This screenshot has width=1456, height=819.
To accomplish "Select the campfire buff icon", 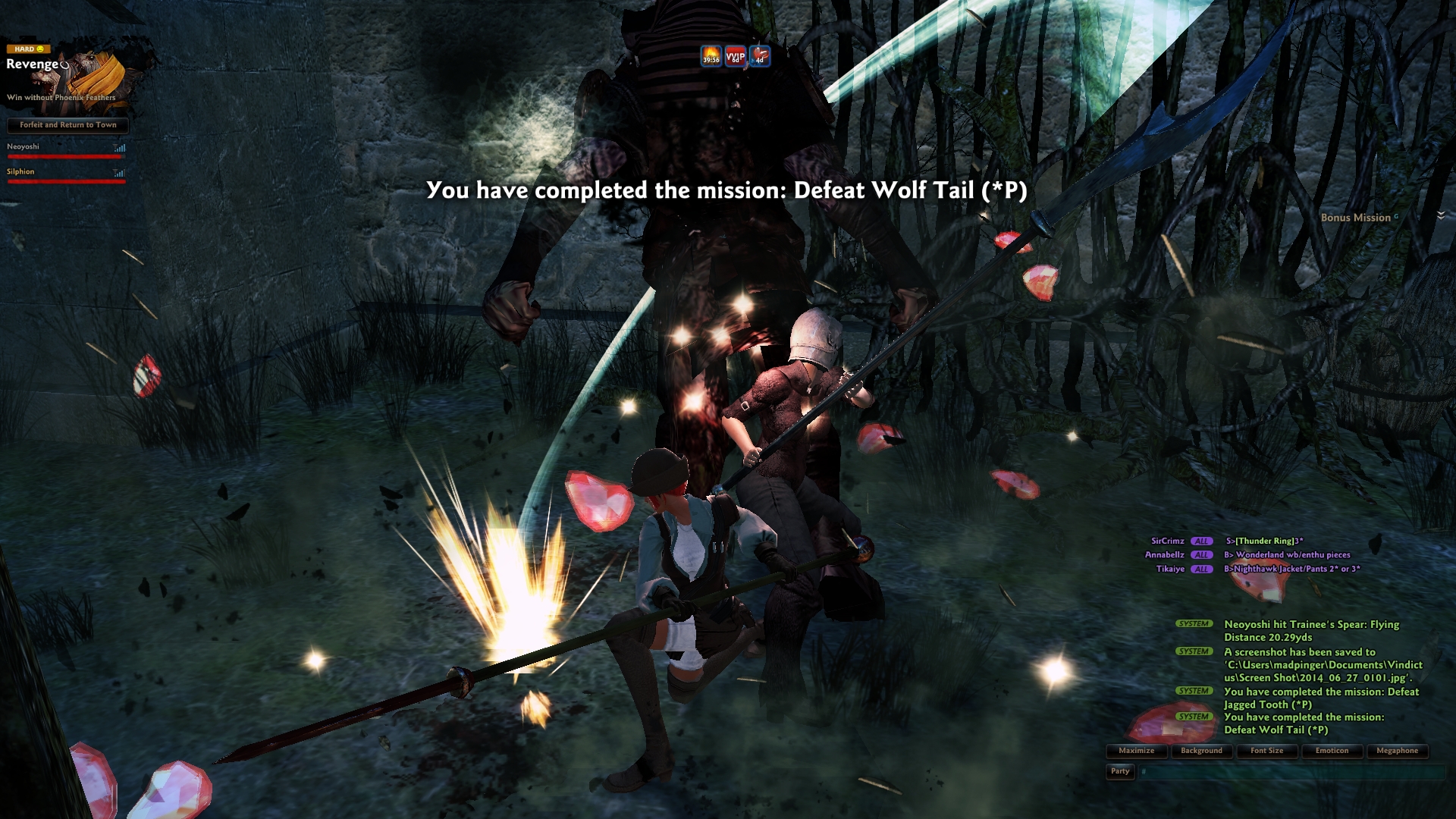I will [x=711, y=56].
